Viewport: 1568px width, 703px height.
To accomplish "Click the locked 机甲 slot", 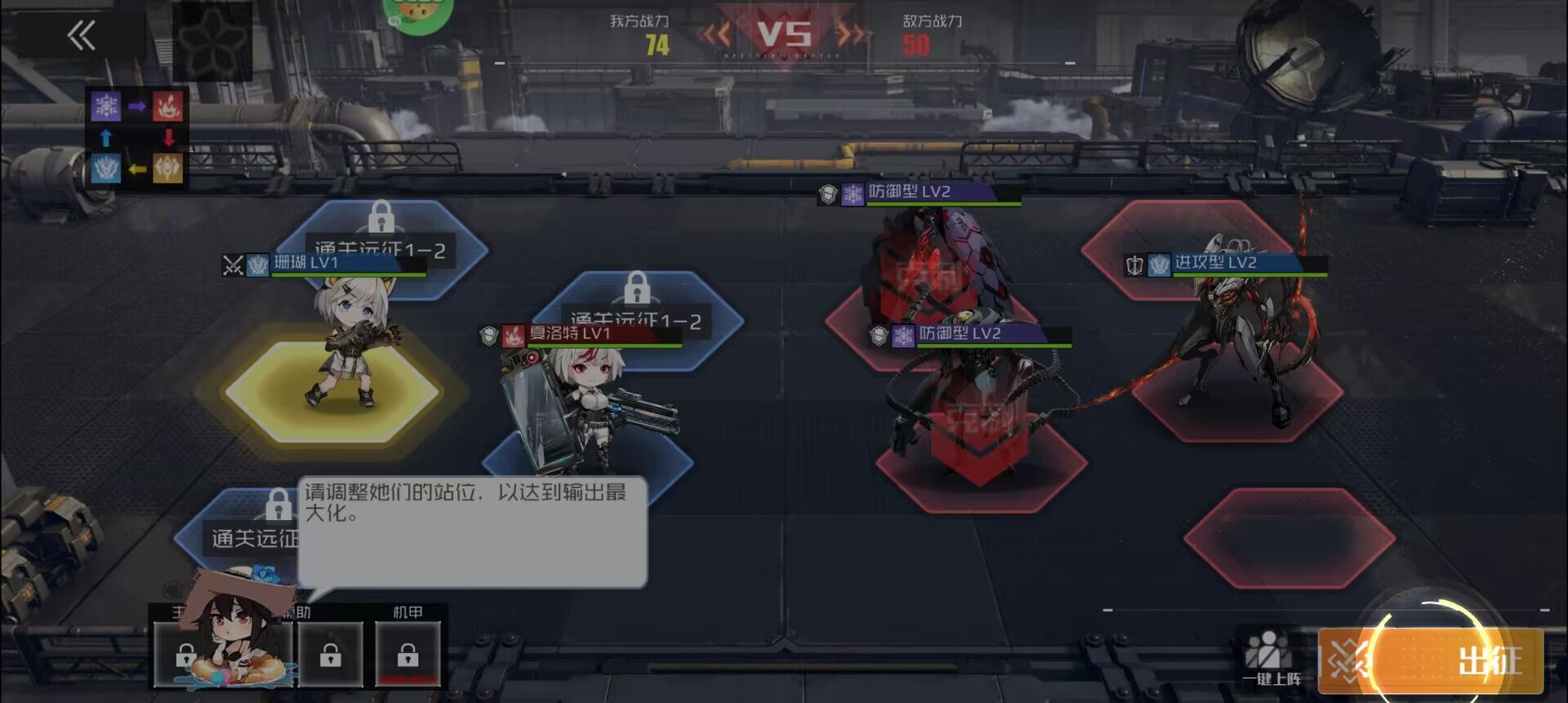I will (408, 654).
